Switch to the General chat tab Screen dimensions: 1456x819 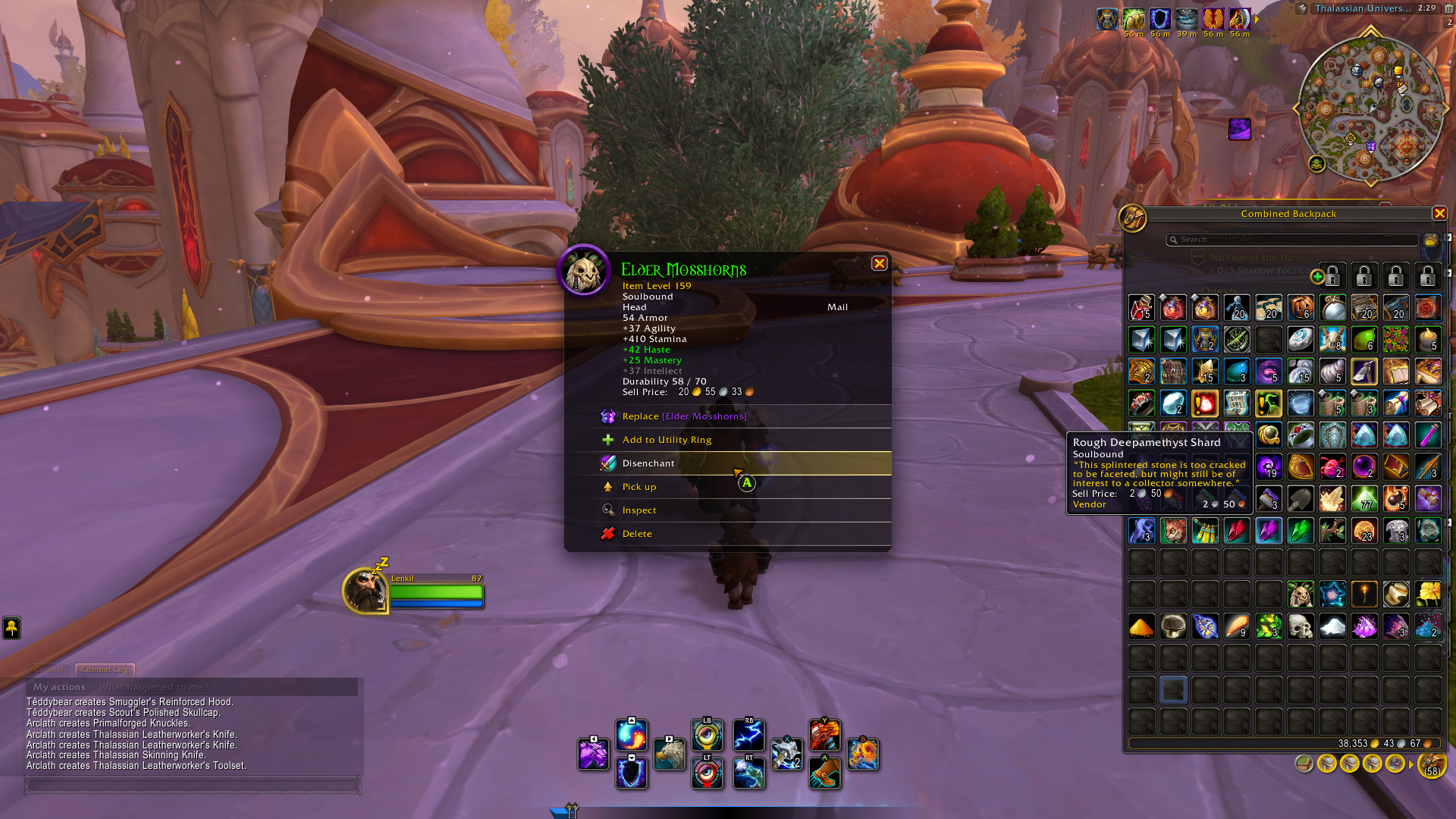click(49, 670)
